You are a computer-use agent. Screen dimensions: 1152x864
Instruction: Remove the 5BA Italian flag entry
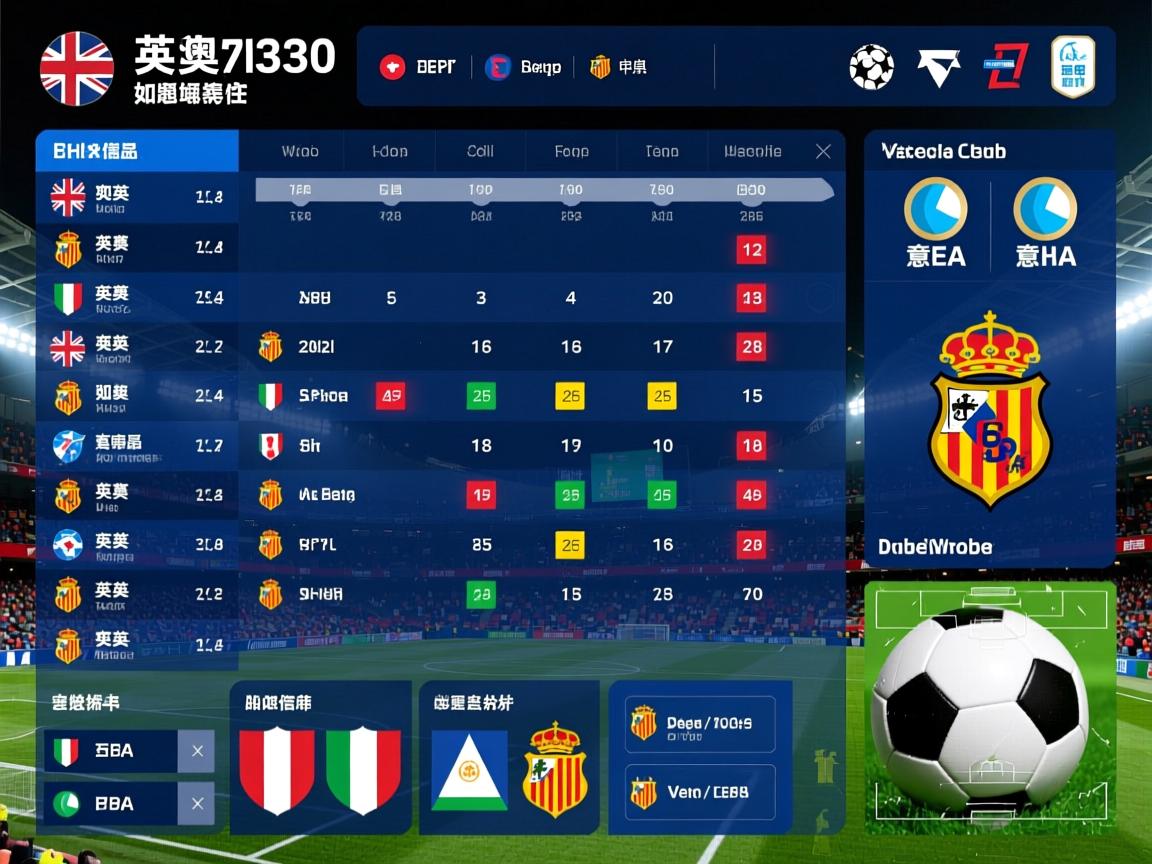[197, 750]
